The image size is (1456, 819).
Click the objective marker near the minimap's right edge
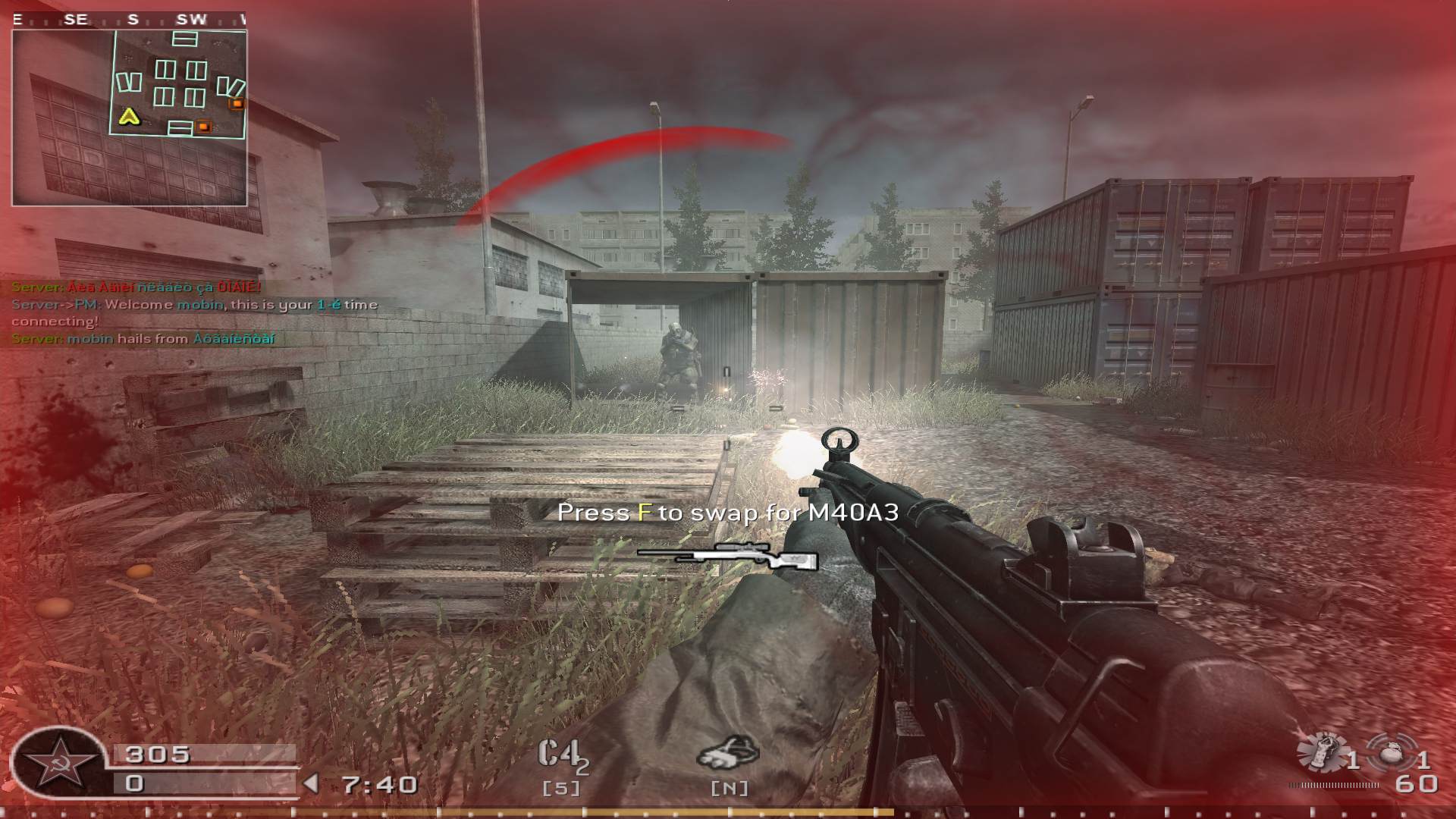click(x=235, y=102)
